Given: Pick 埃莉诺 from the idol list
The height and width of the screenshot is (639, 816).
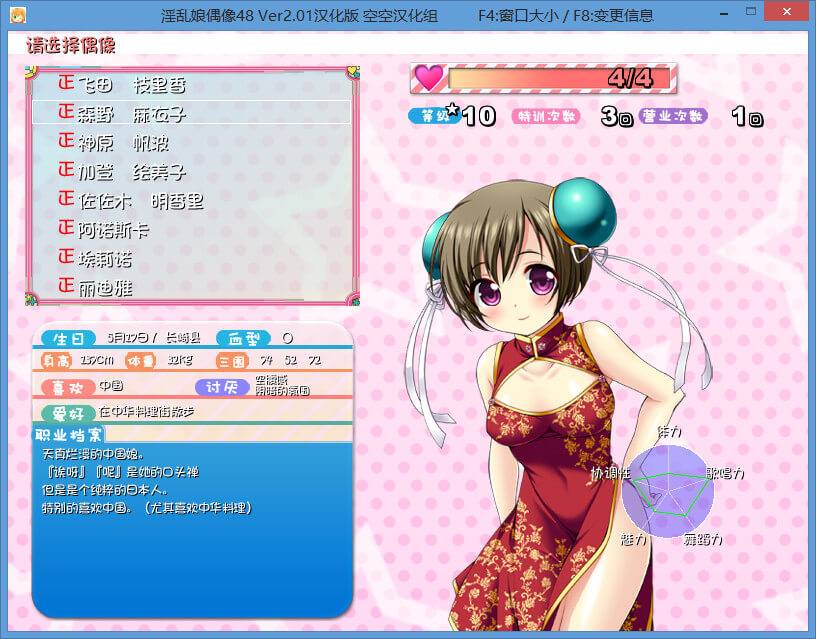Looking at the screenshot, I should point(105,259).
